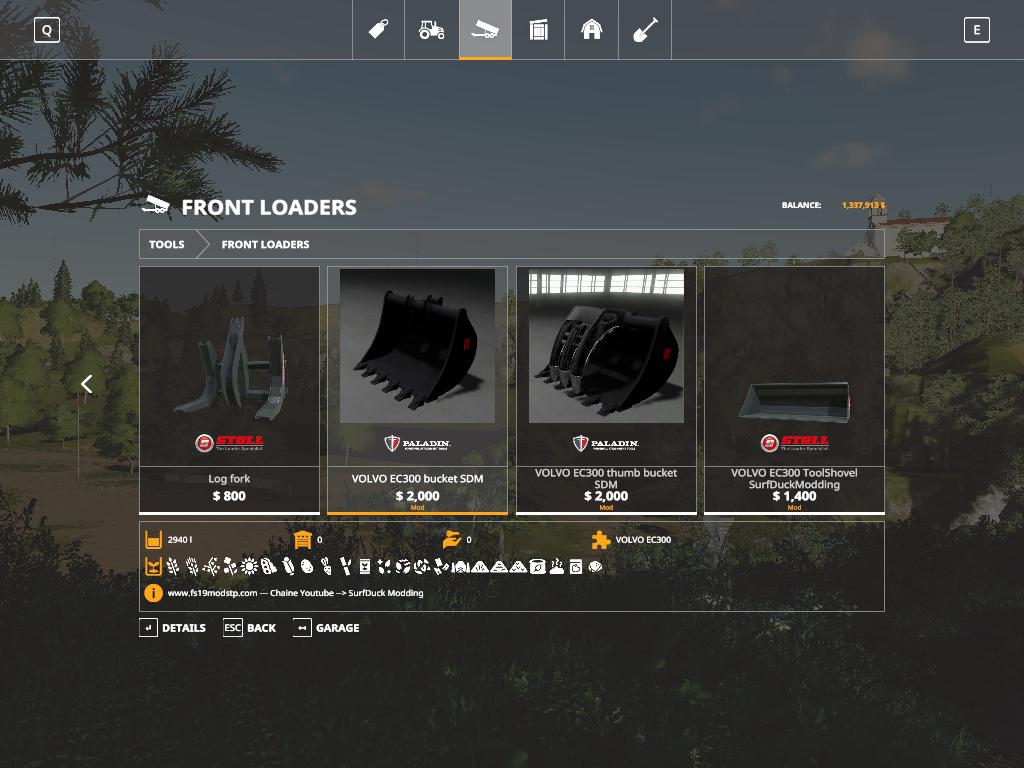
Task: Select the trailer tools tab
Action: 485,30
